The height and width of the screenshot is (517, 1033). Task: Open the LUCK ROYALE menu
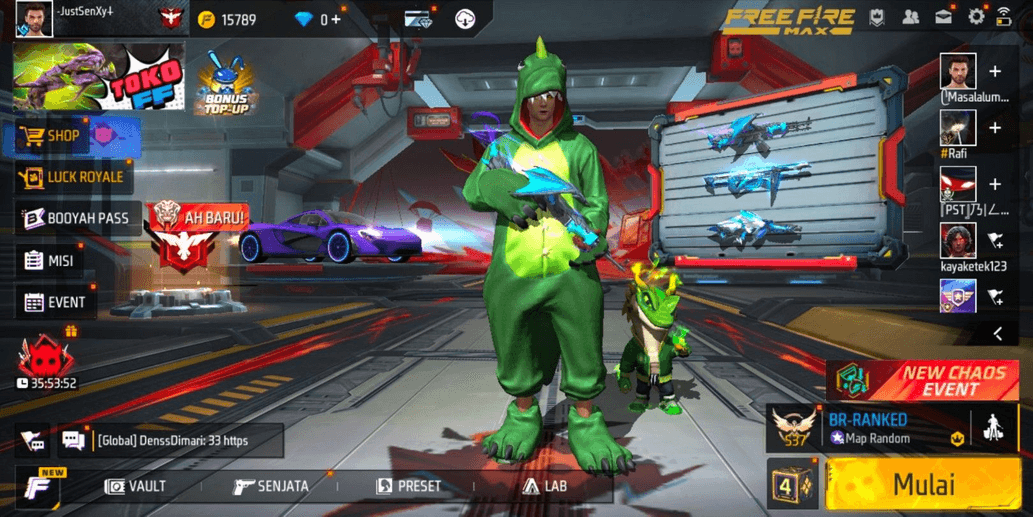coord(72,177)
